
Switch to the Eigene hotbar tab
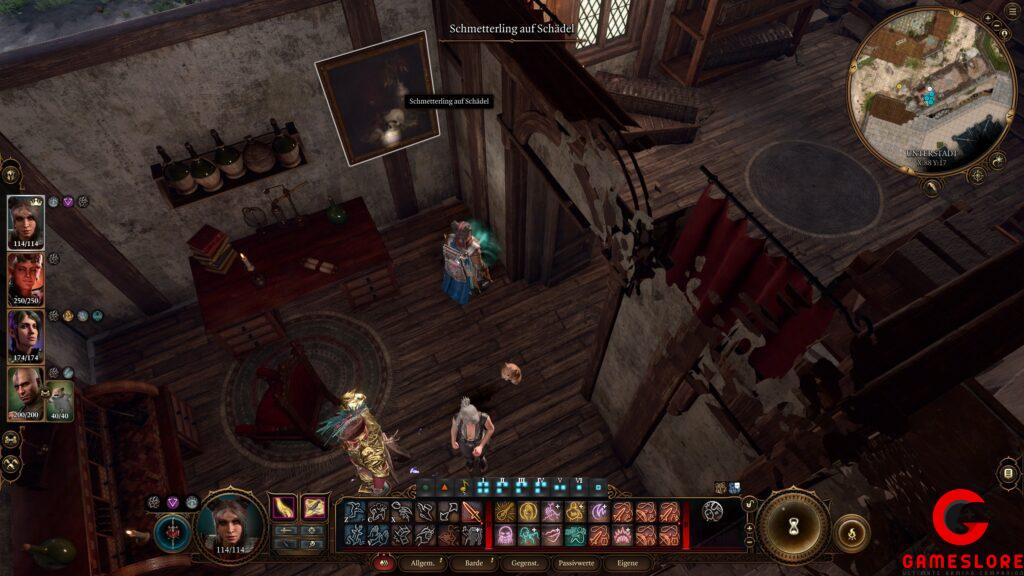[628, 565]
